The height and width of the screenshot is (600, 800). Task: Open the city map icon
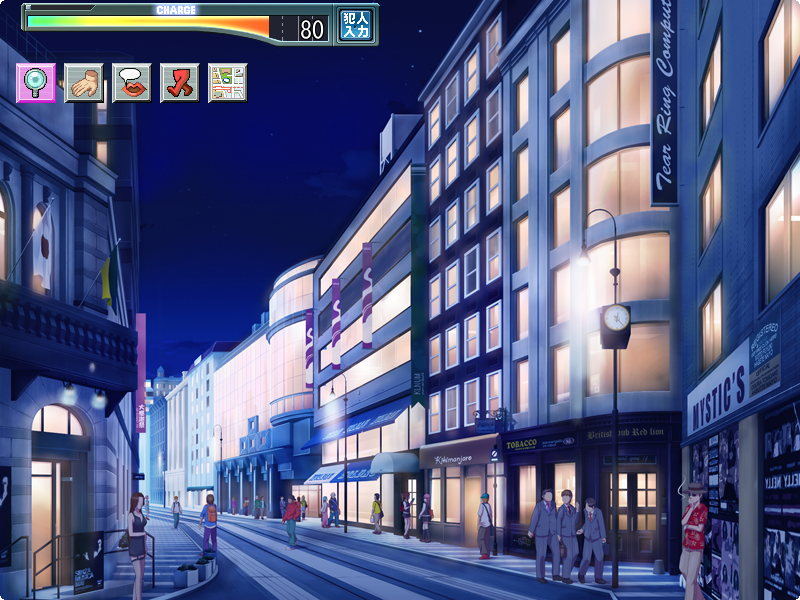coord(228,83)
